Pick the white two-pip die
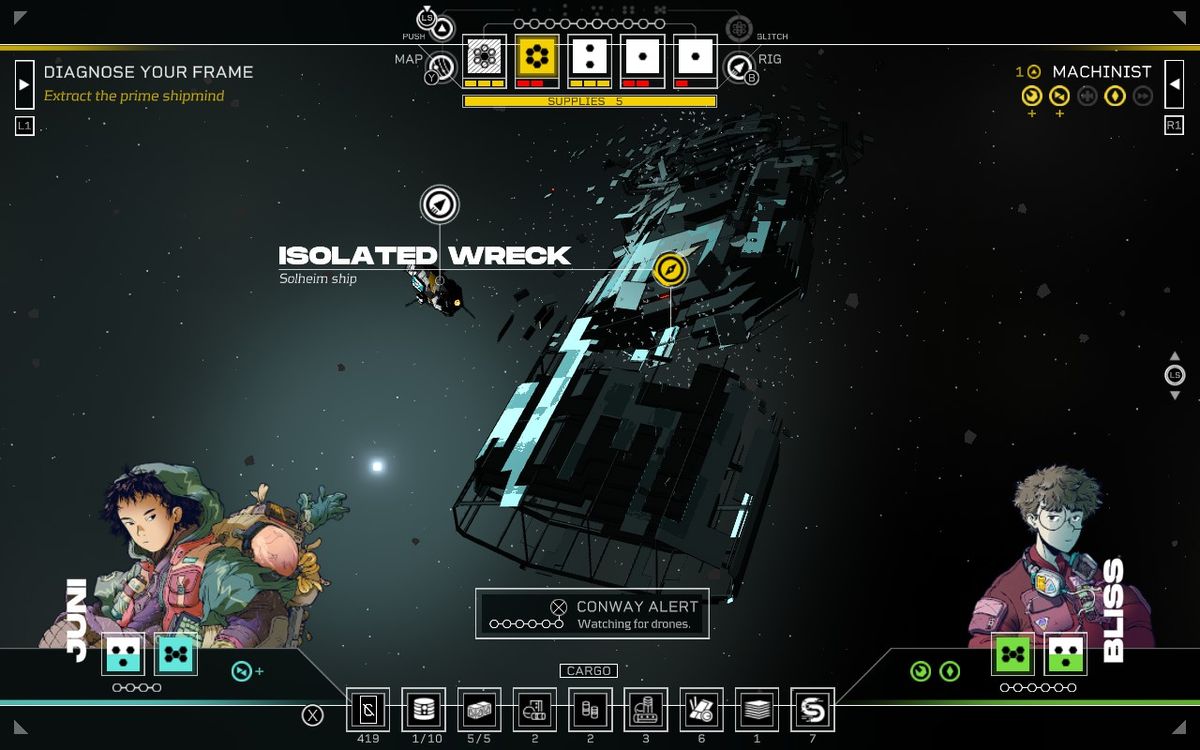The image size is (1200, 750). pyautogui.click(x=590, y=56)
